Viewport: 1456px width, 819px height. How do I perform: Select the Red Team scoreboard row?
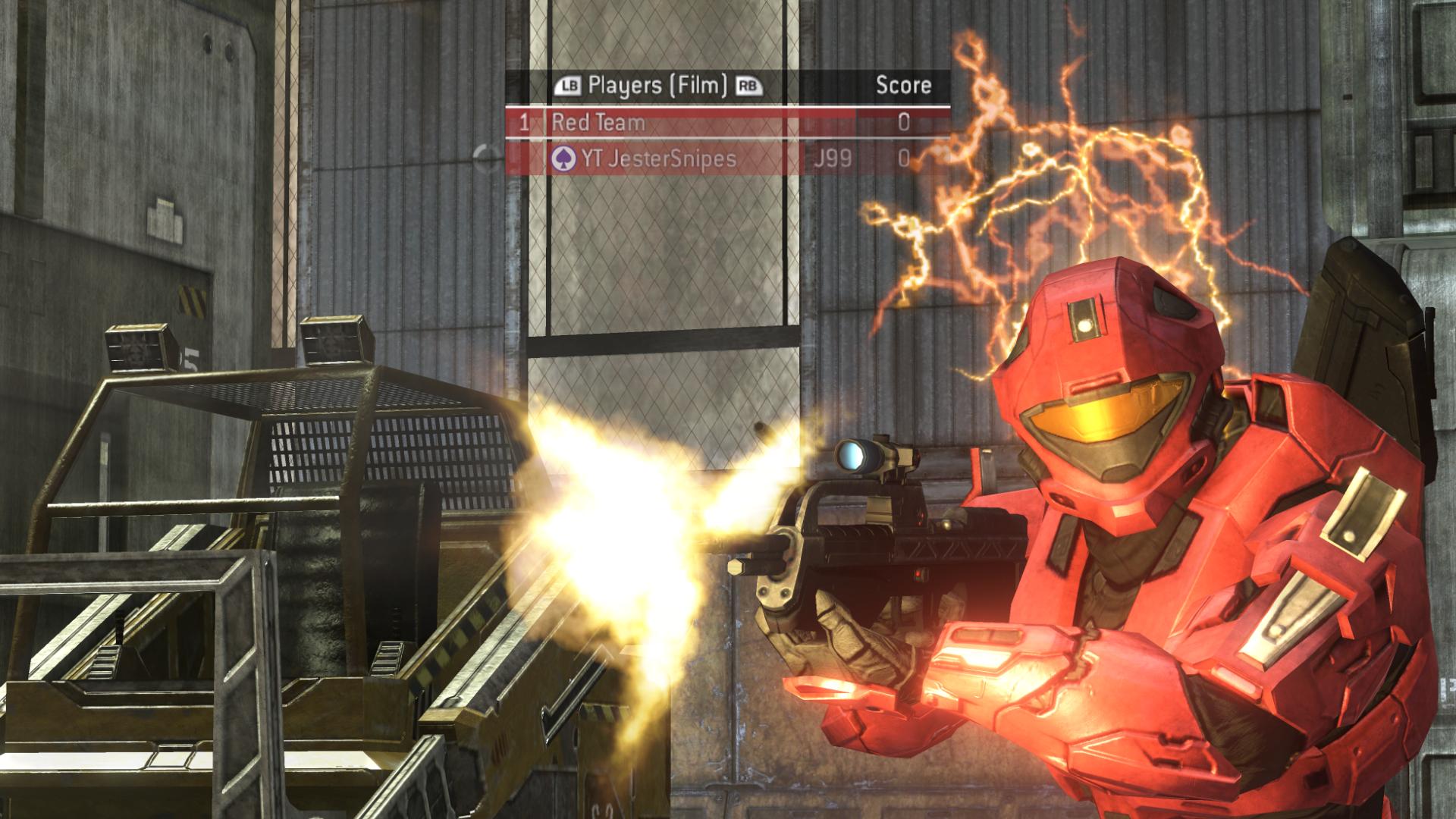coord(682,122)
